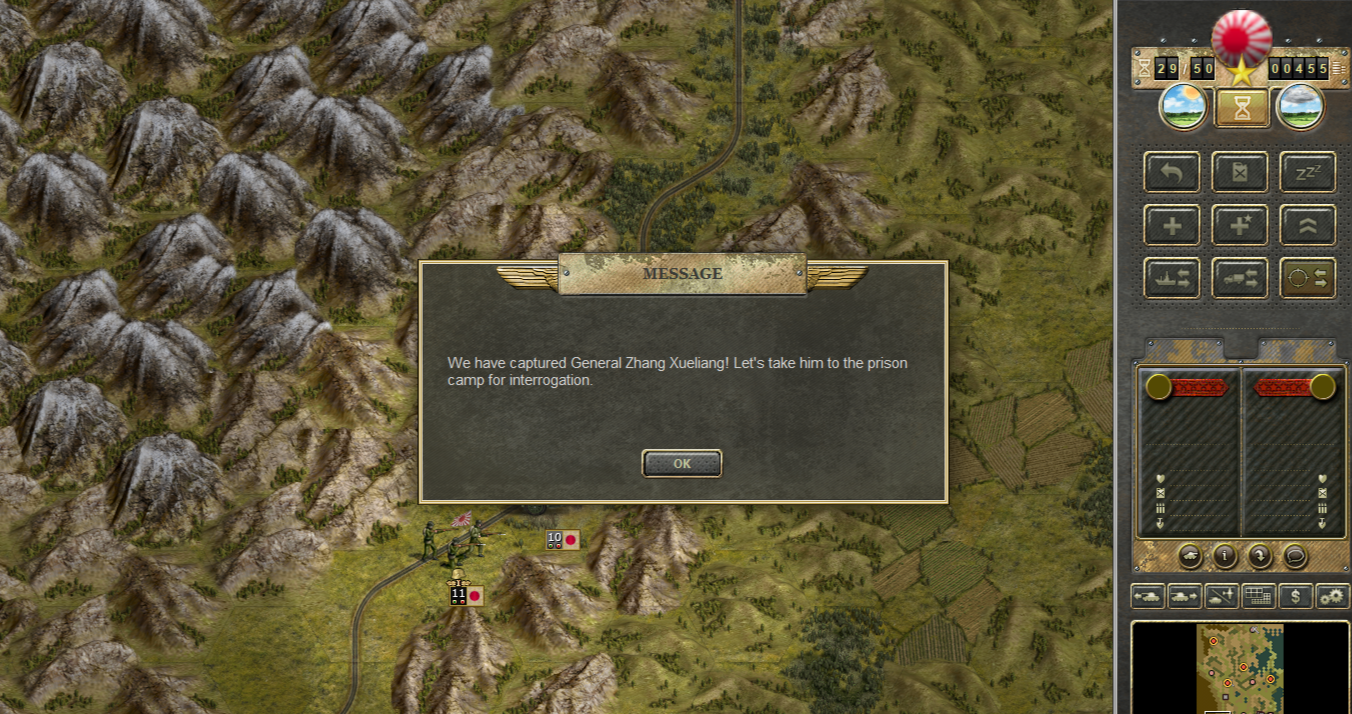Click the fuel canister supply button
Screen dimensions: 1352x714
coord(1239,172)
